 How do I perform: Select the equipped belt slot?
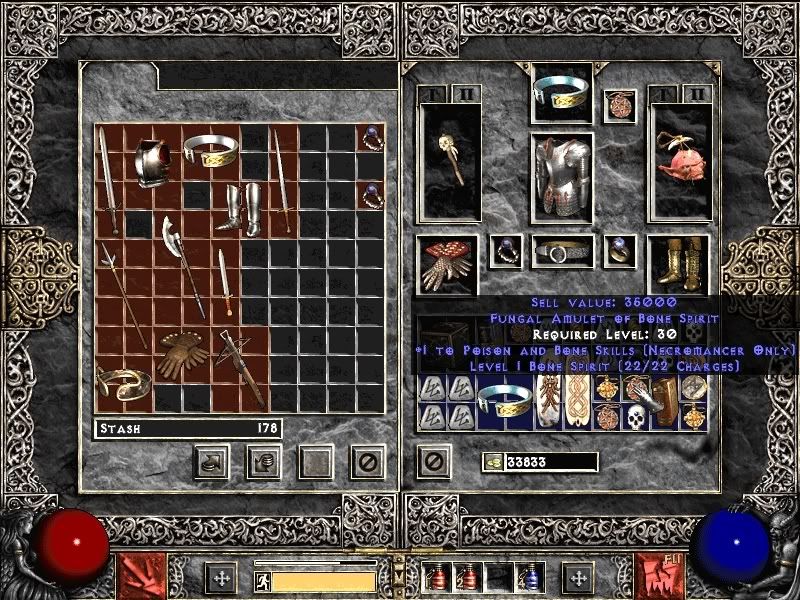coord(561,252)
